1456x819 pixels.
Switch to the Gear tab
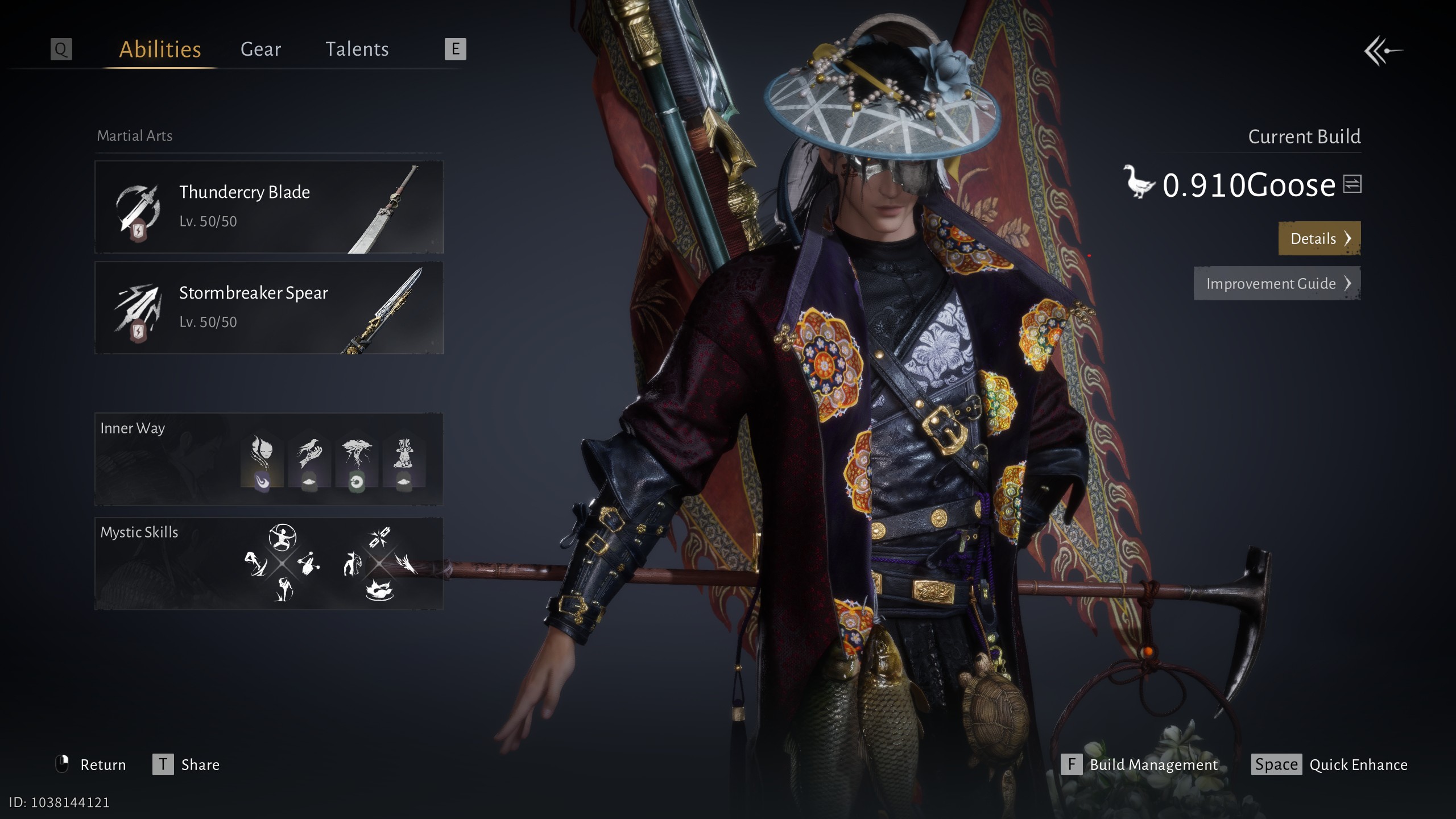coord(260,49)
